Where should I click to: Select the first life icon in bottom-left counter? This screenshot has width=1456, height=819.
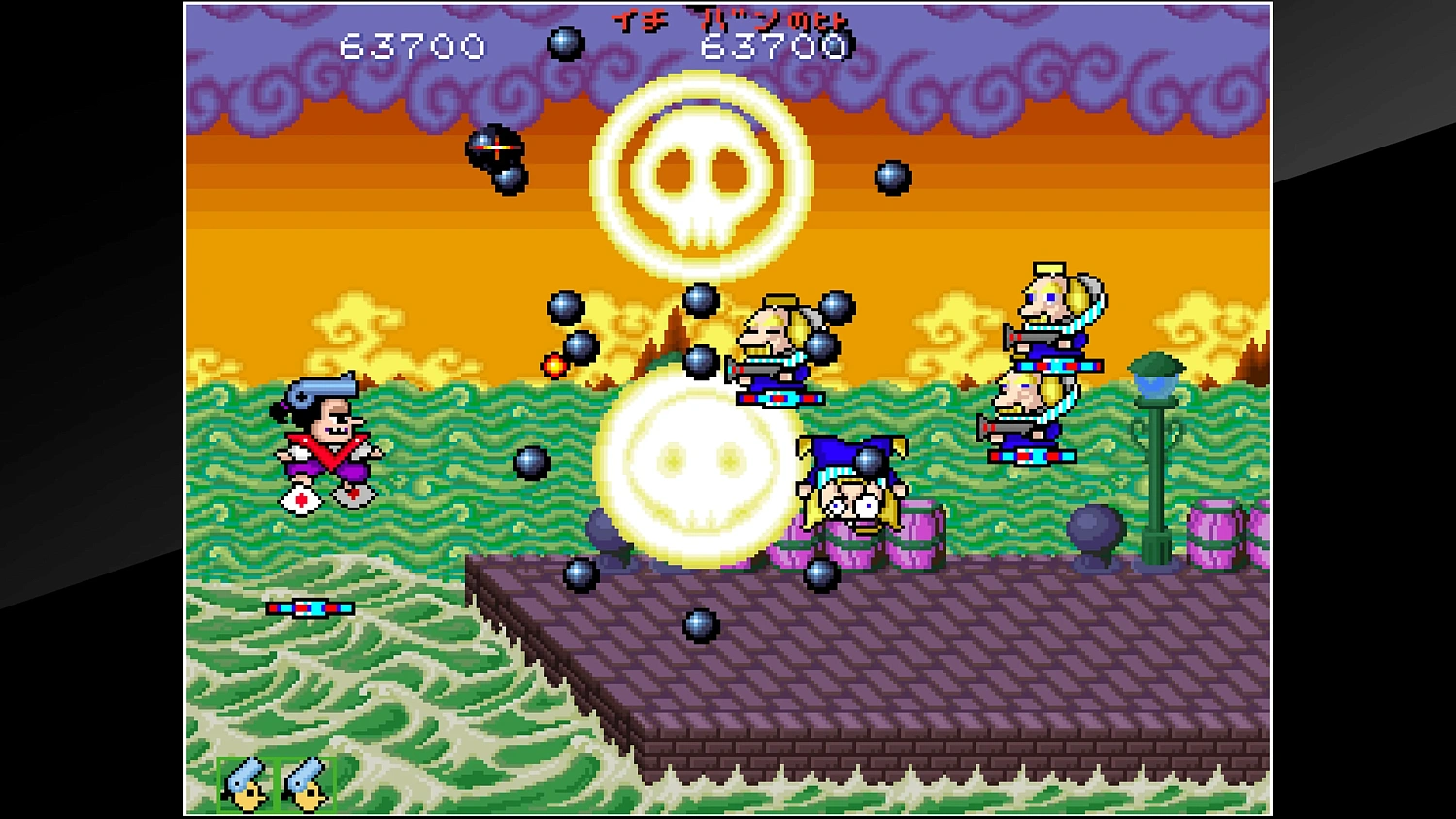pyautogui.click(x=246, y=782)
